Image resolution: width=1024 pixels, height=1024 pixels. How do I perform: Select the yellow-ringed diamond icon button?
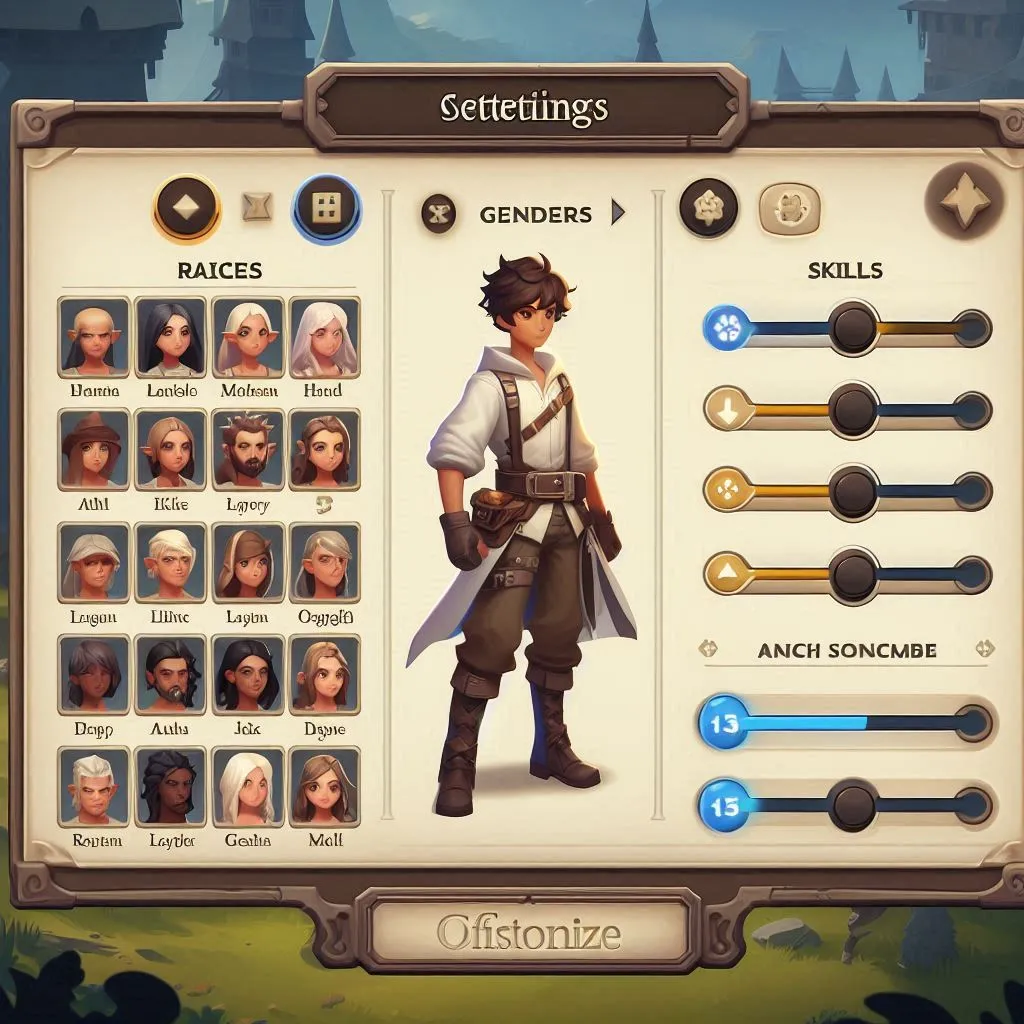(x=187, y=210)
